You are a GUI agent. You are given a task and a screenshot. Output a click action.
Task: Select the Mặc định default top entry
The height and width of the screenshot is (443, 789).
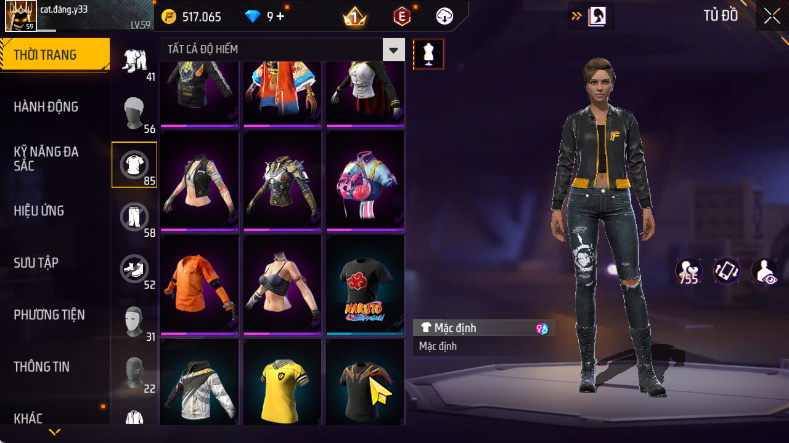tap(483, 327)
